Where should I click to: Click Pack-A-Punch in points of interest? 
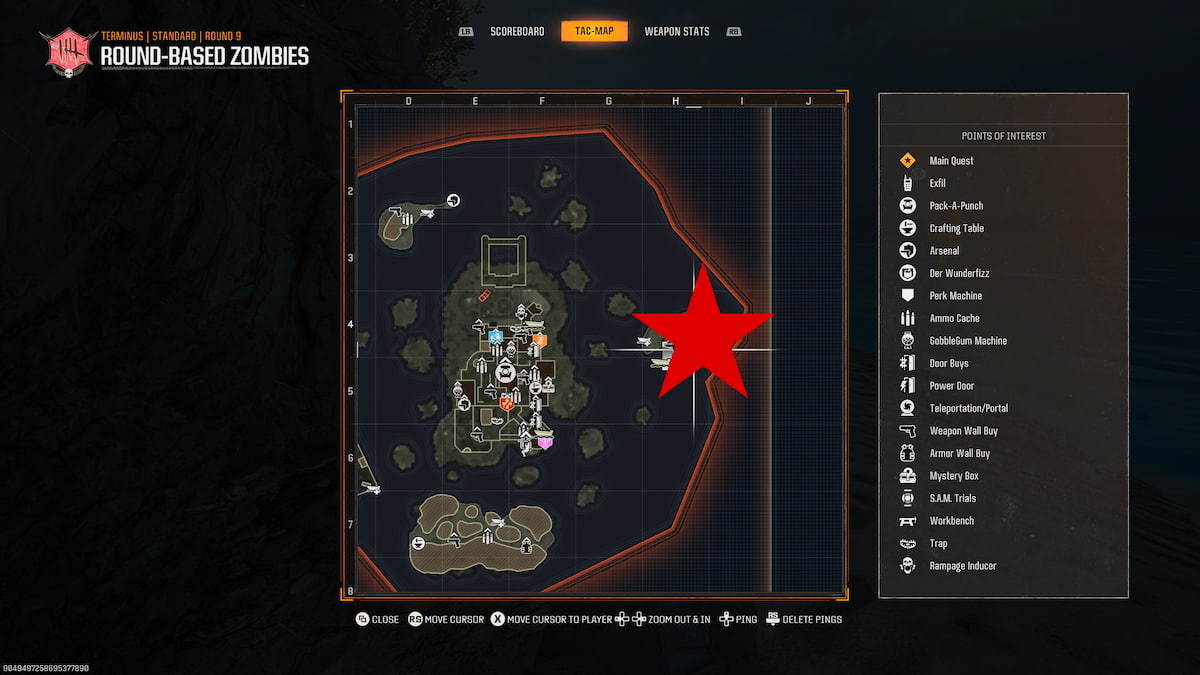[x=956, y=206]
